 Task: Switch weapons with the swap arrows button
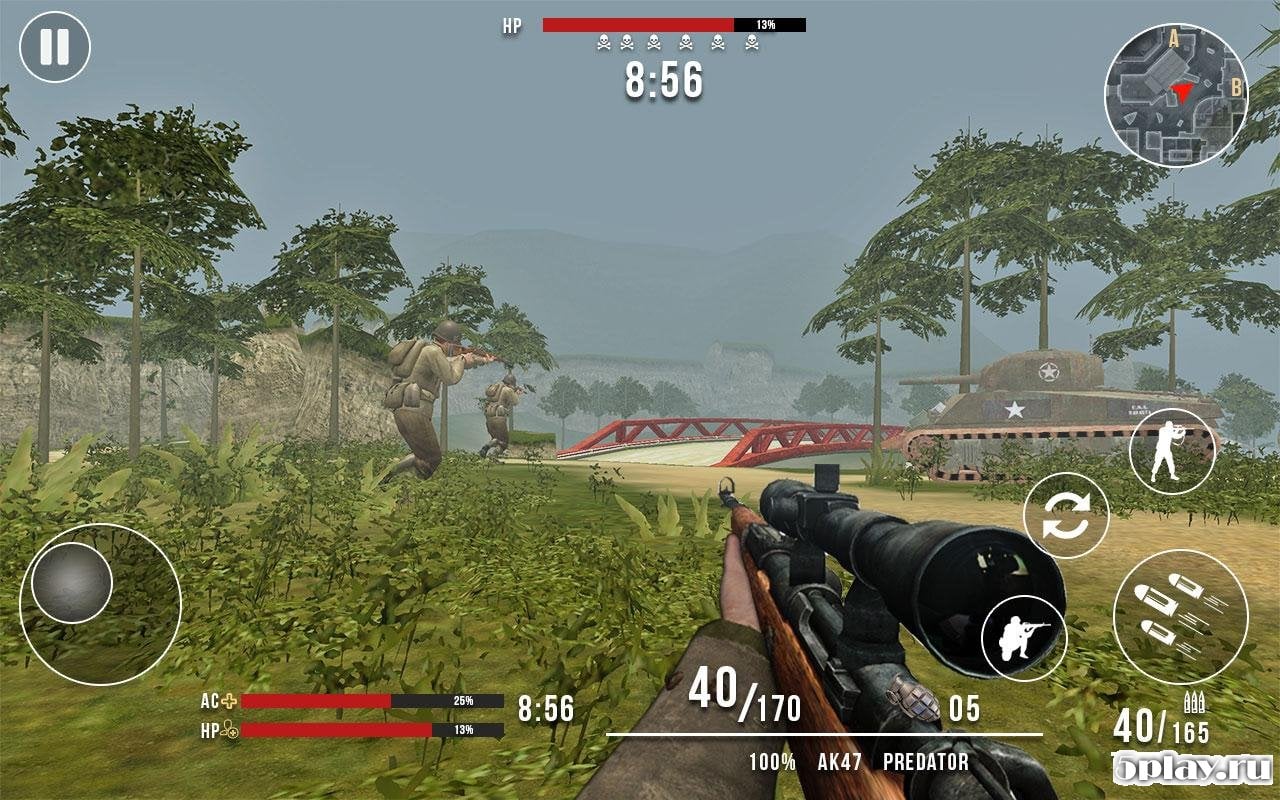(x=1066, y=515)
